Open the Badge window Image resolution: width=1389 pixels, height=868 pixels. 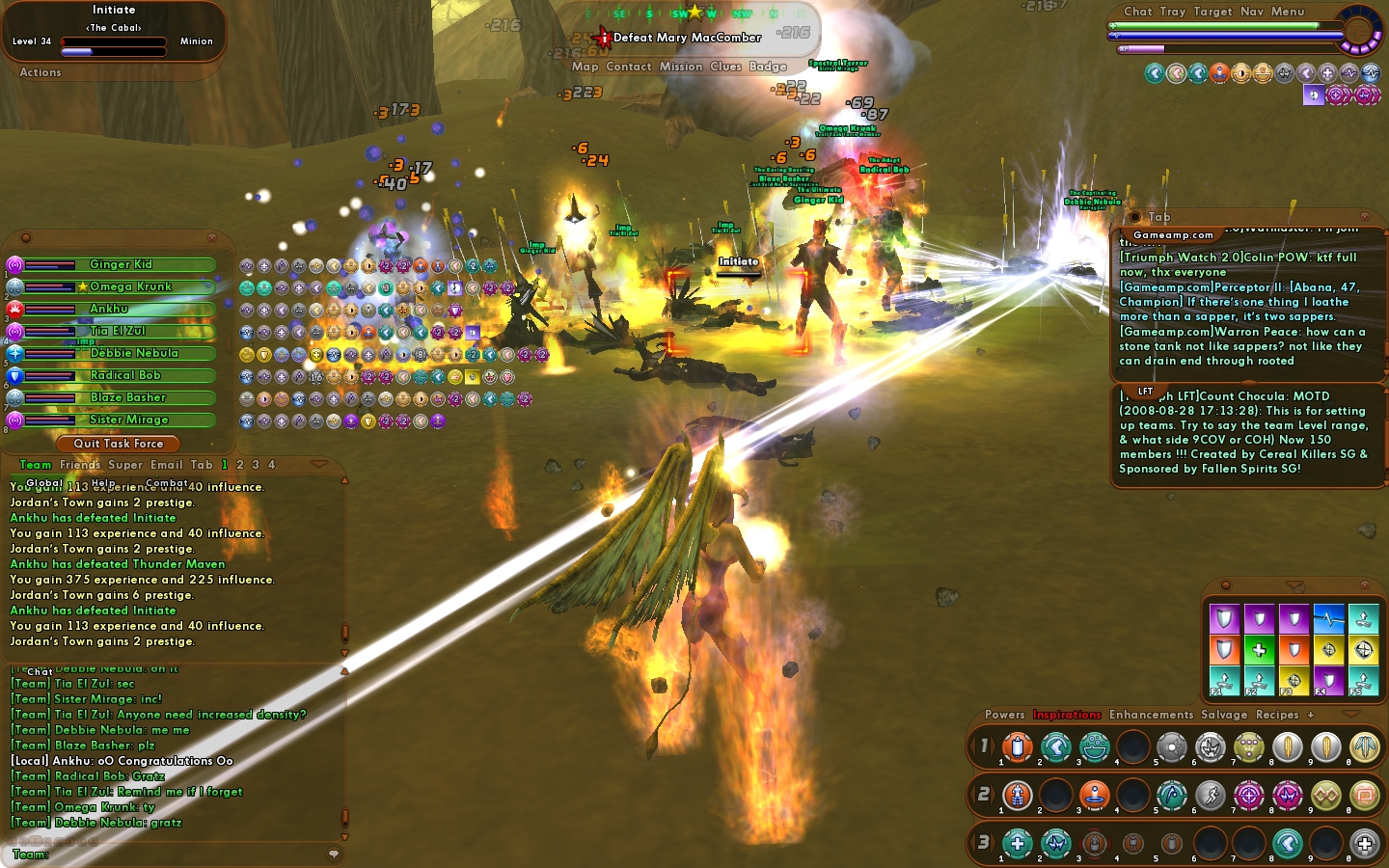coord(768,67)
